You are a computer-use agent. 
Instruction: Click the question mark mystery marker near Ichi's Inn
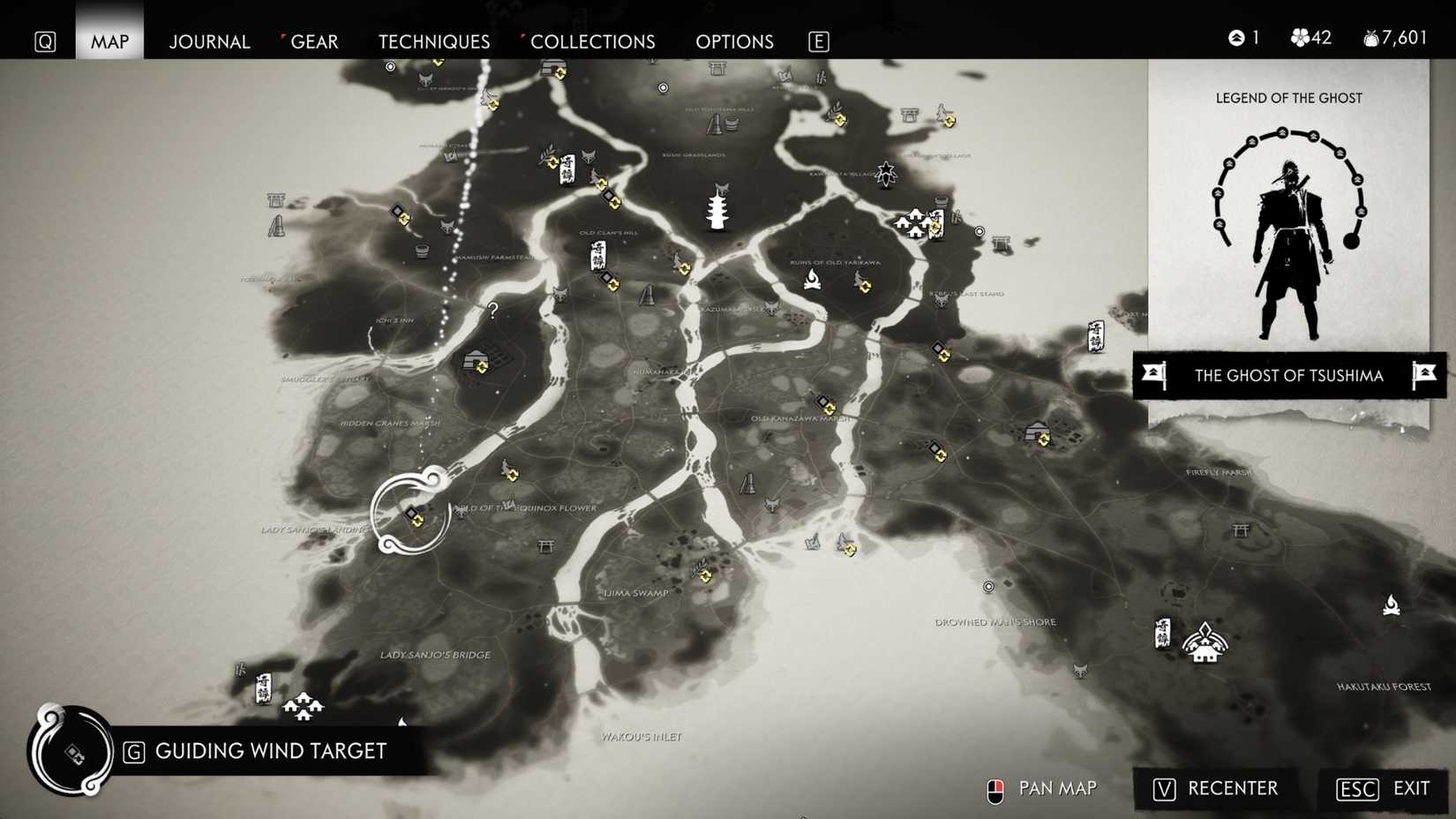[x=492, y=310]
